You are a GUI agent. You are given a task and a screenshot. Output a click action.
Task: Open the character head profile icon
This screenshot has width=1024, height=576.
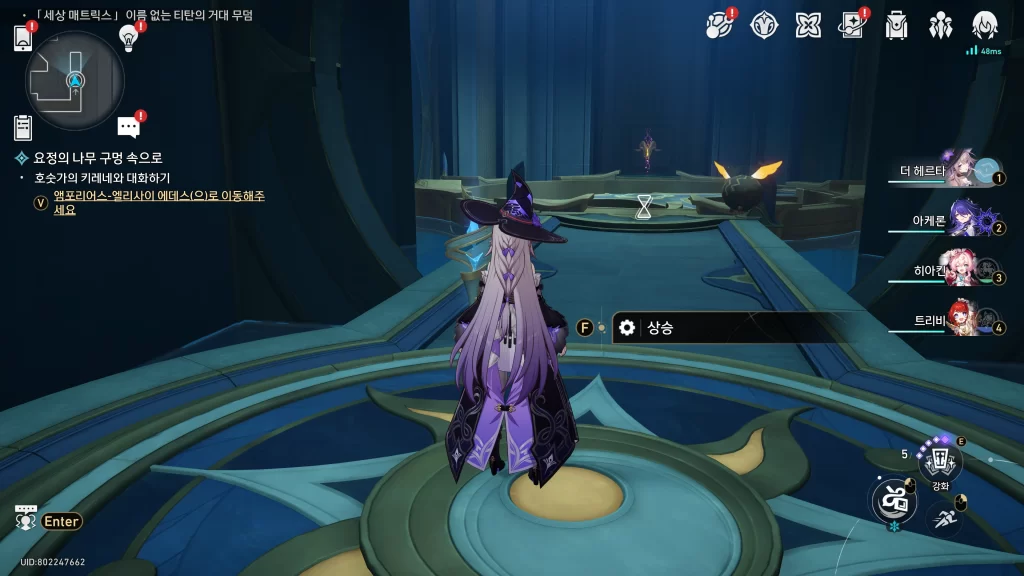985,25
